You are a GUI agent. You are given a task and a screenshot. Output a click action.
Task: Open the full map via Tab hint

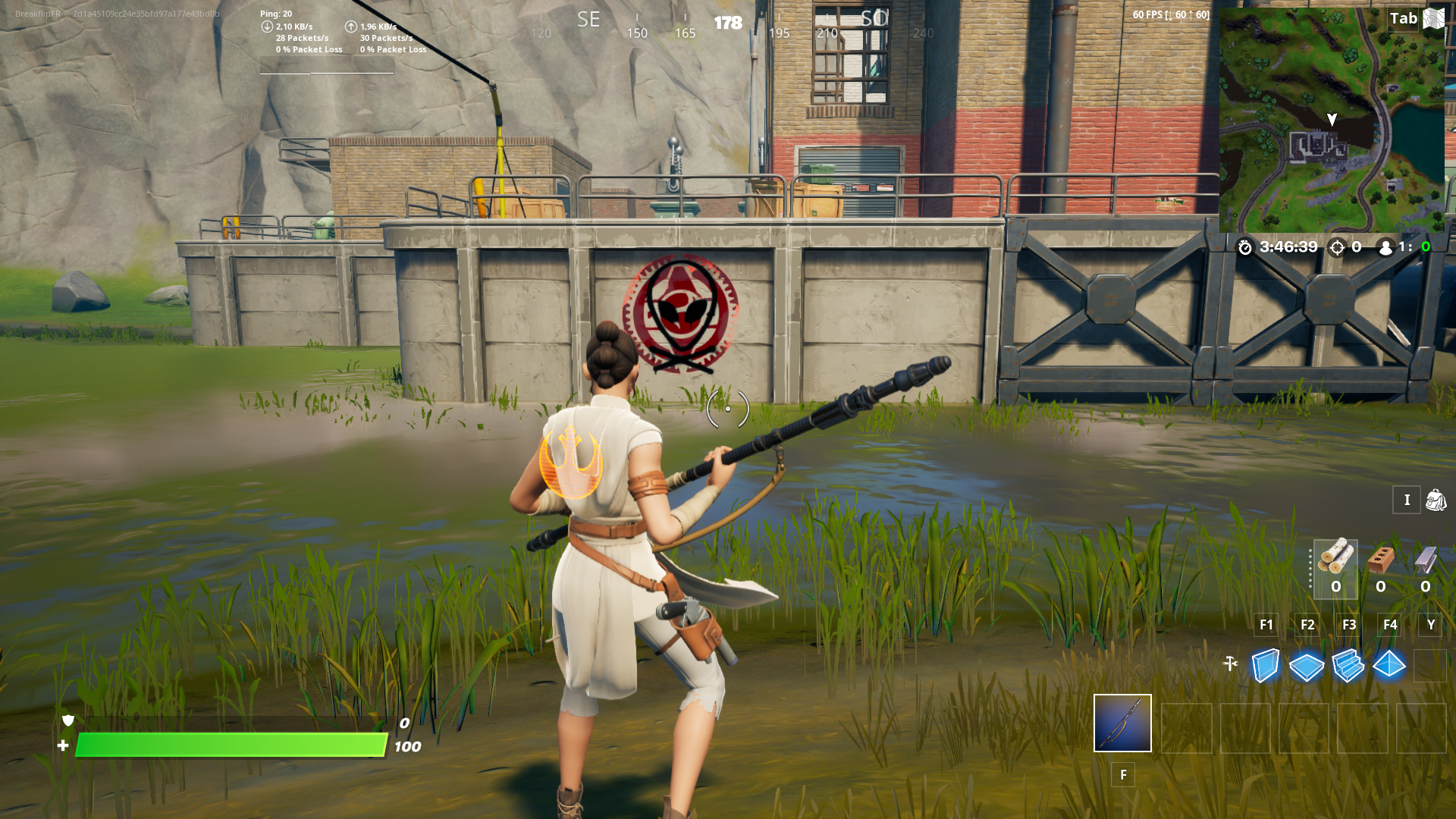click(1403, 18)
